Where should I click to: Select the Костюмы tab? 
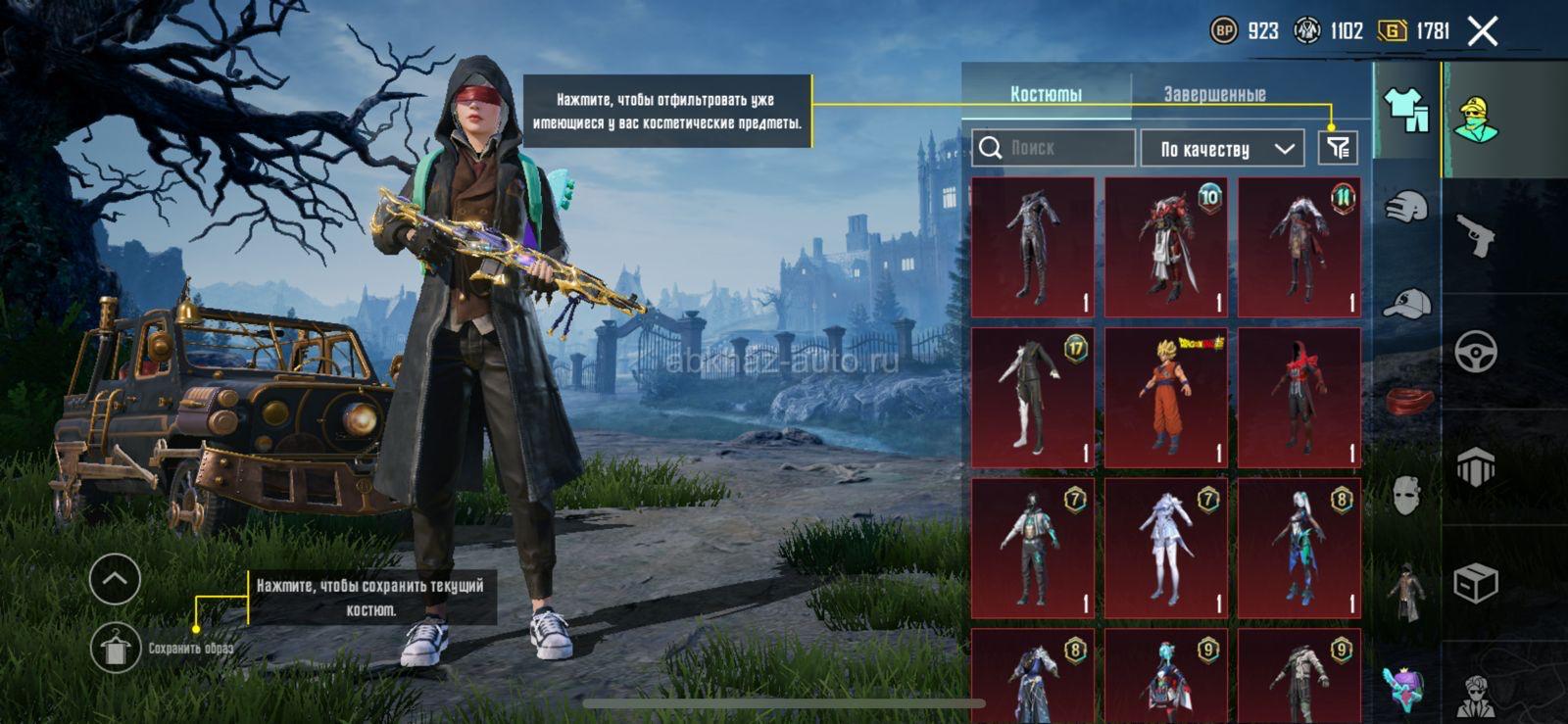pos(1046,94)
